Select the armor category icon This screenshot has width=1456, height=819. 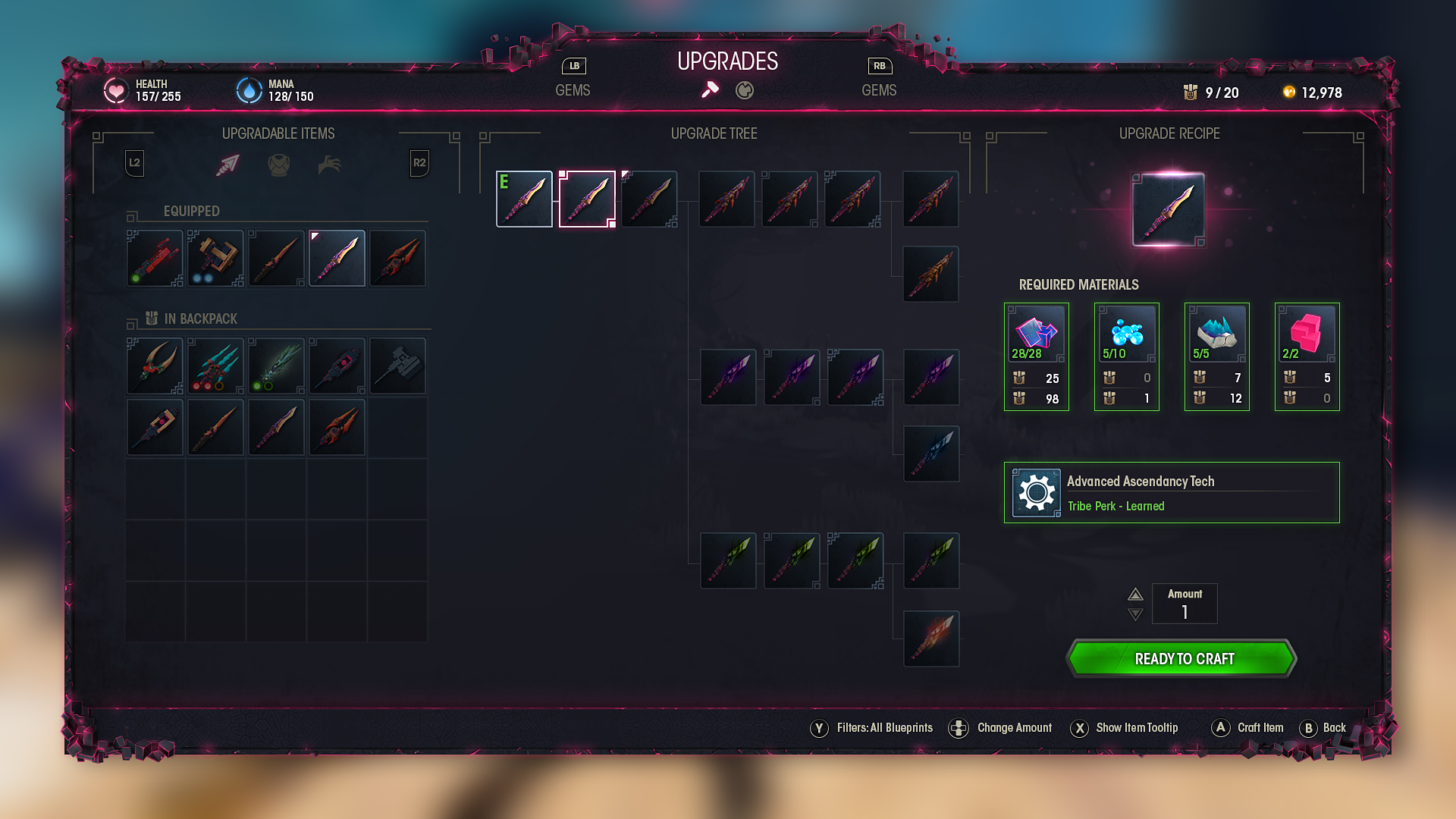click(279, 165)
